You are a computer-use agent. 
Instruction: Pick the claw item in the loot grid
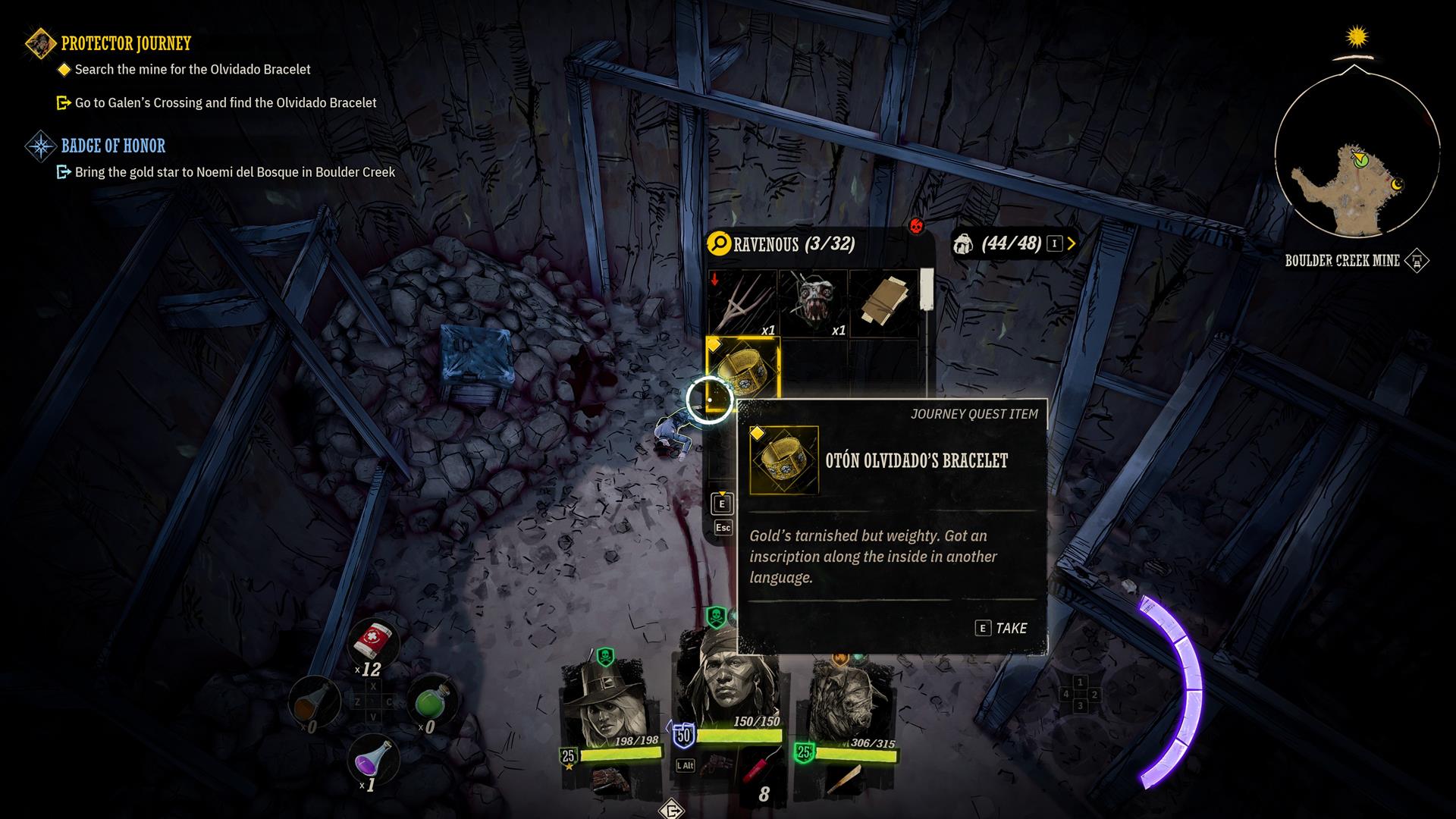pos(743,303)
